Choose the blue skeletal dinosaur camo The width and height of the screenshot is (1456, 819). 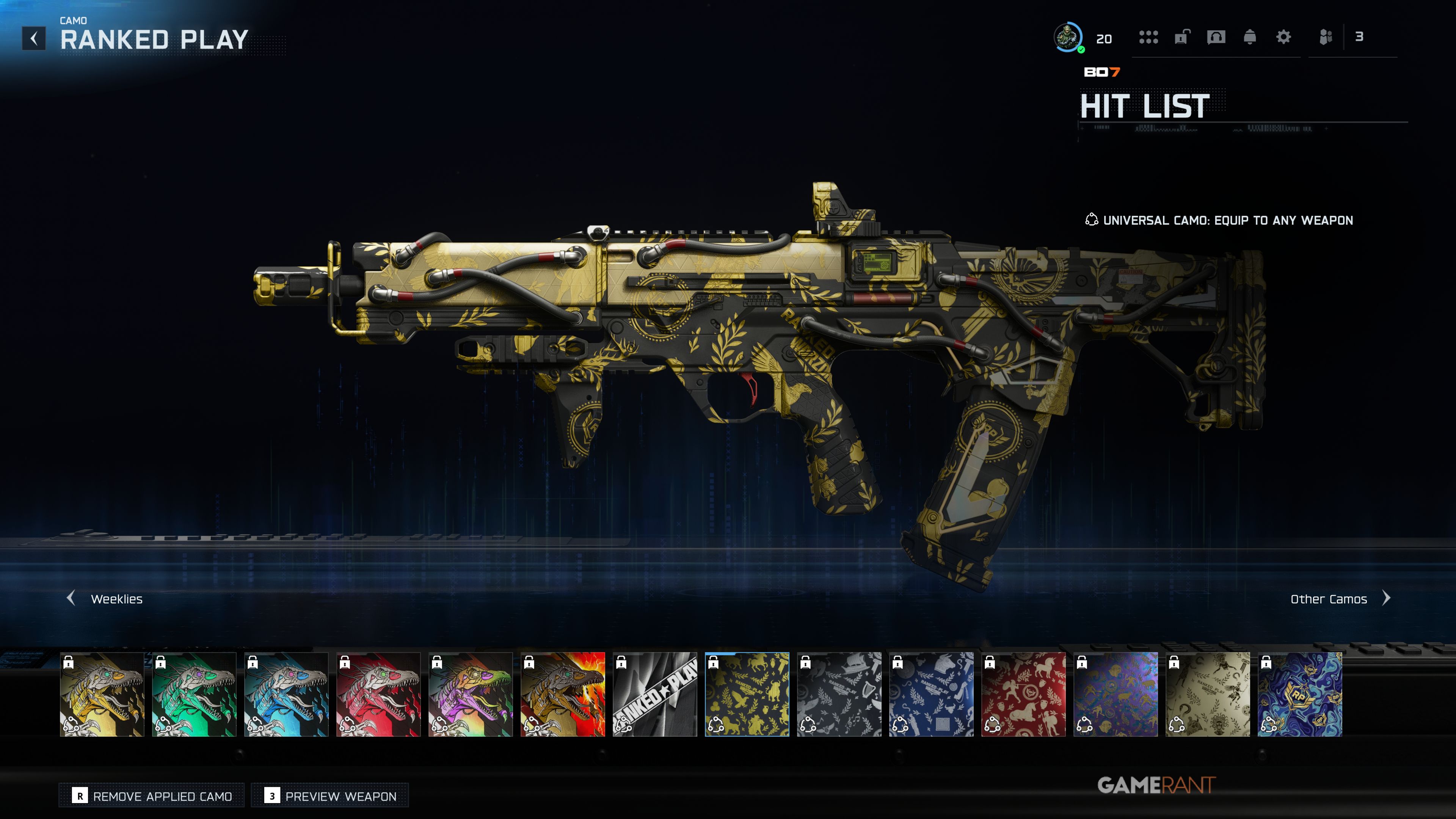point(286,694)
